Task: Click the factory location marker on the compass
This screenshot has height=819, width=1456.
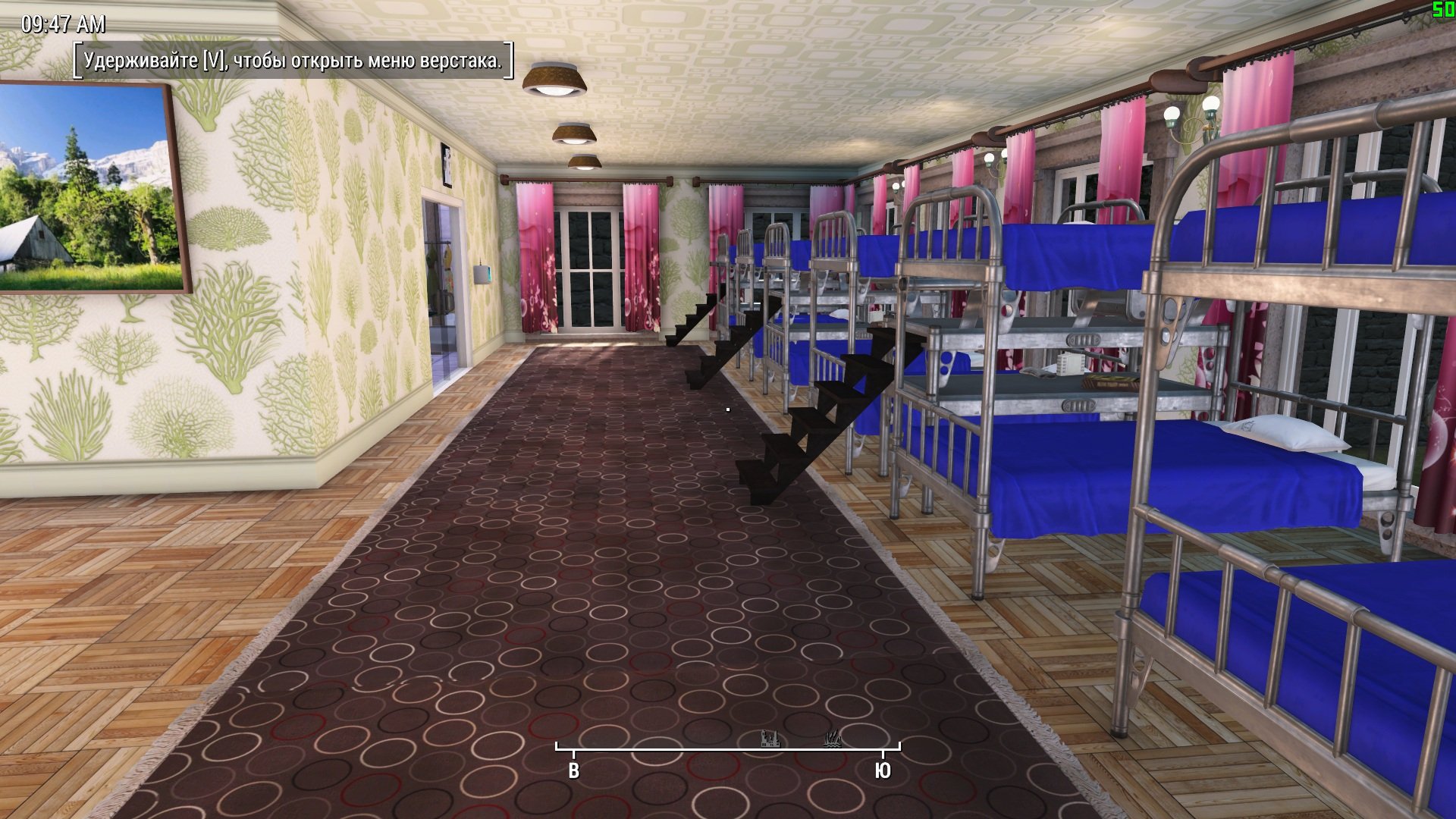Action: tap(770, 739)
